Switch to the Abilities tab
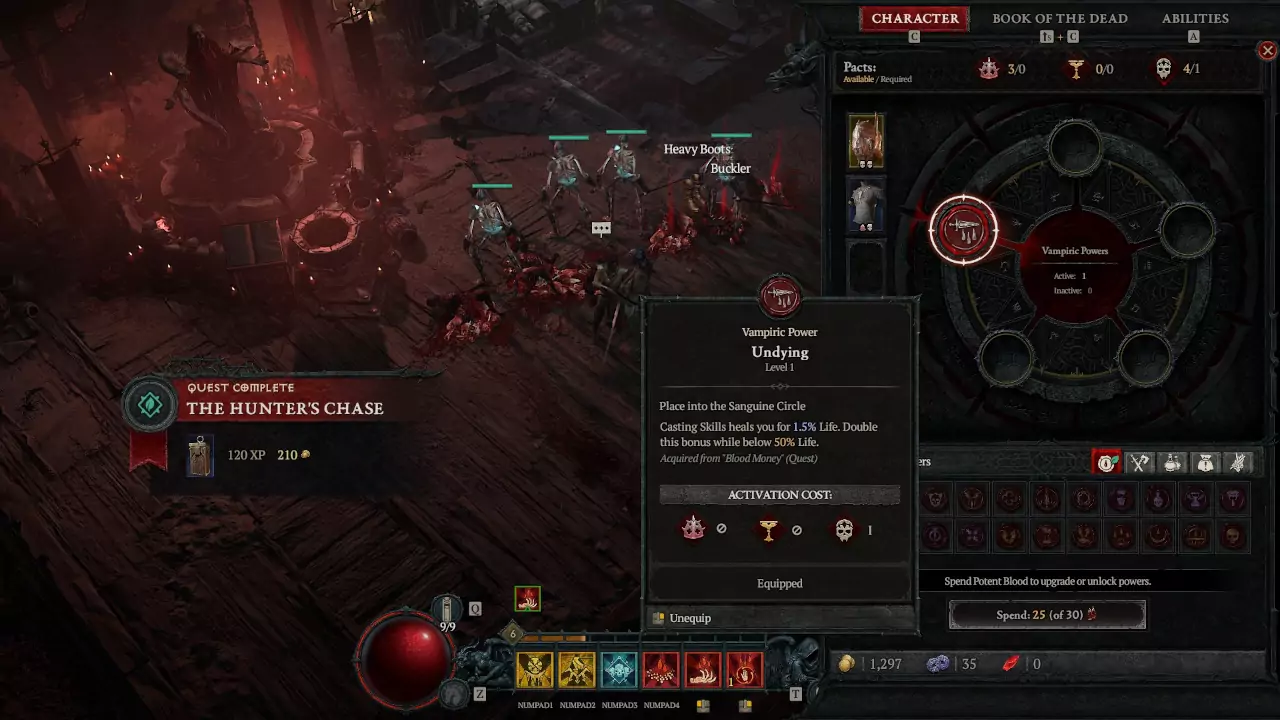This screenshot has width=1280, height=720. click(1195, 19)
